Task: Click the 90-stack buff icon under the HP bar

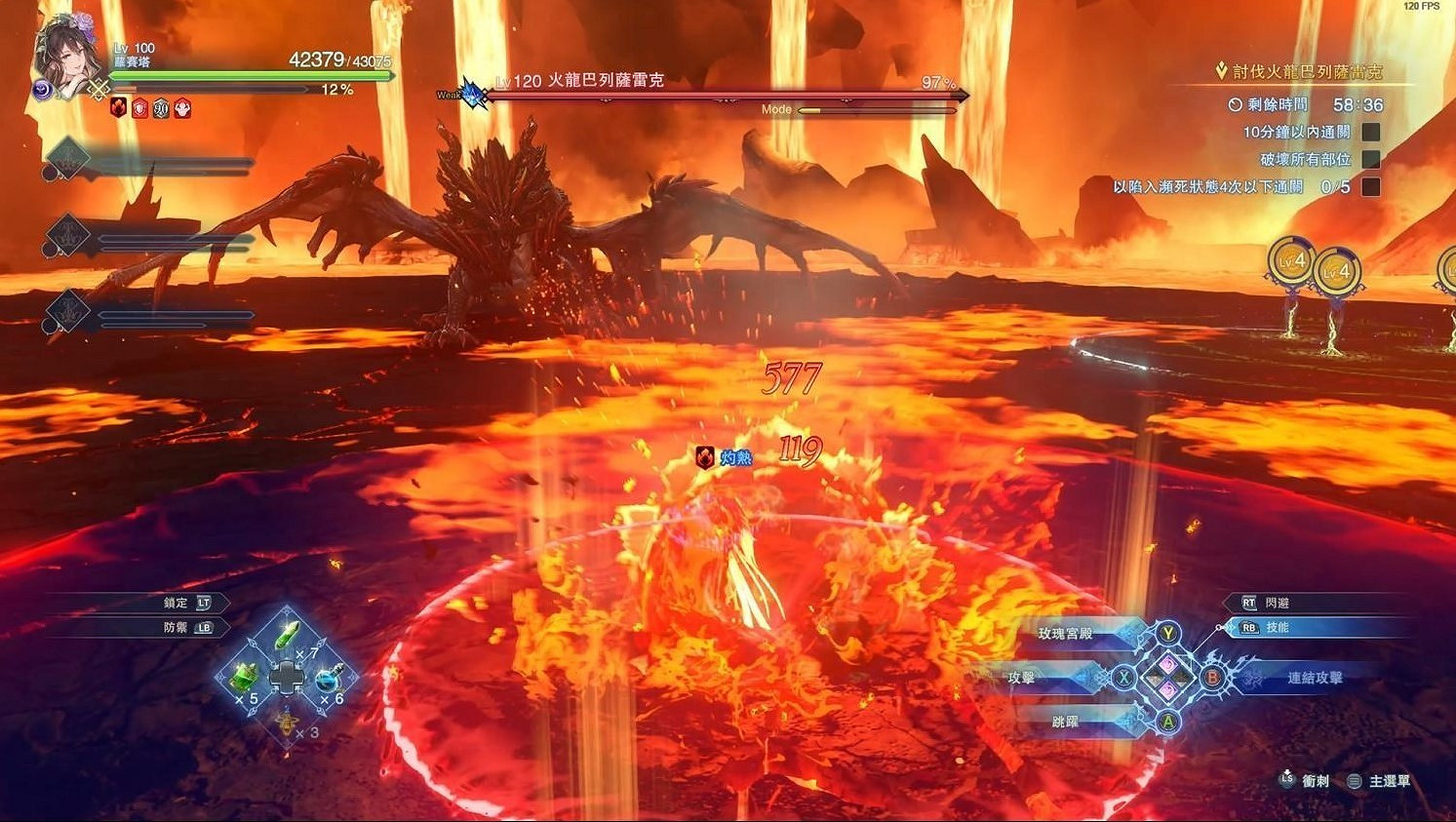Action: pyautogui.click(x=161, y=108)
